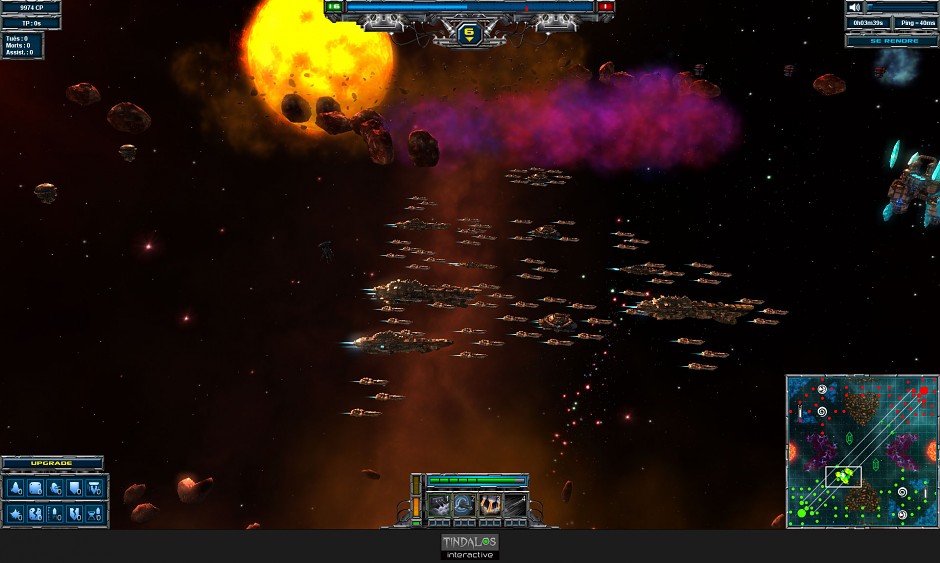Screen dimensions: 940x563
Task: Toggle the speaker sound icon
Action: (855, 8)
